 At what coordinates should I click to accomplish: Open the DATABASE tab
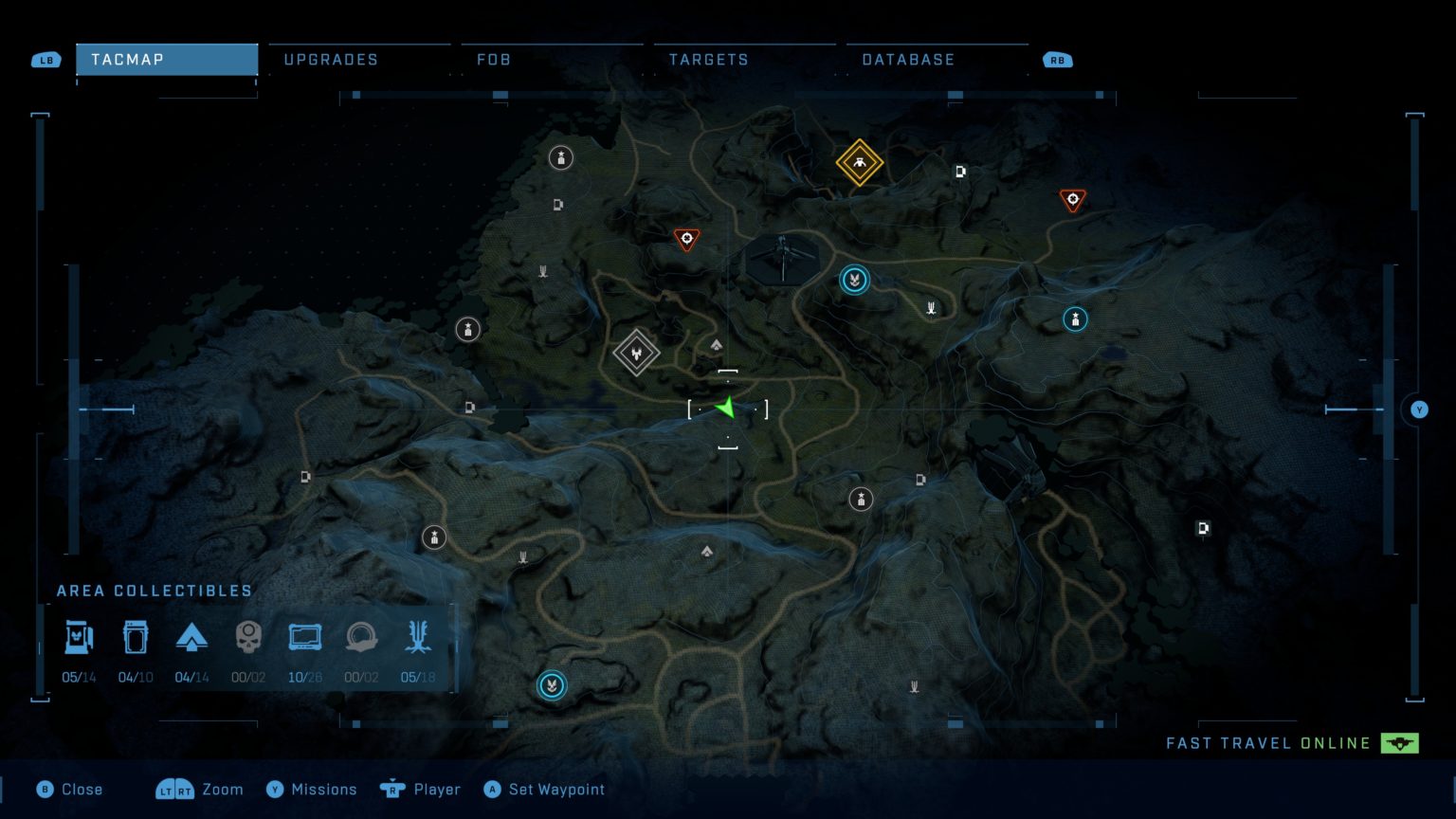pyautogui.click(x=907, y=59)
